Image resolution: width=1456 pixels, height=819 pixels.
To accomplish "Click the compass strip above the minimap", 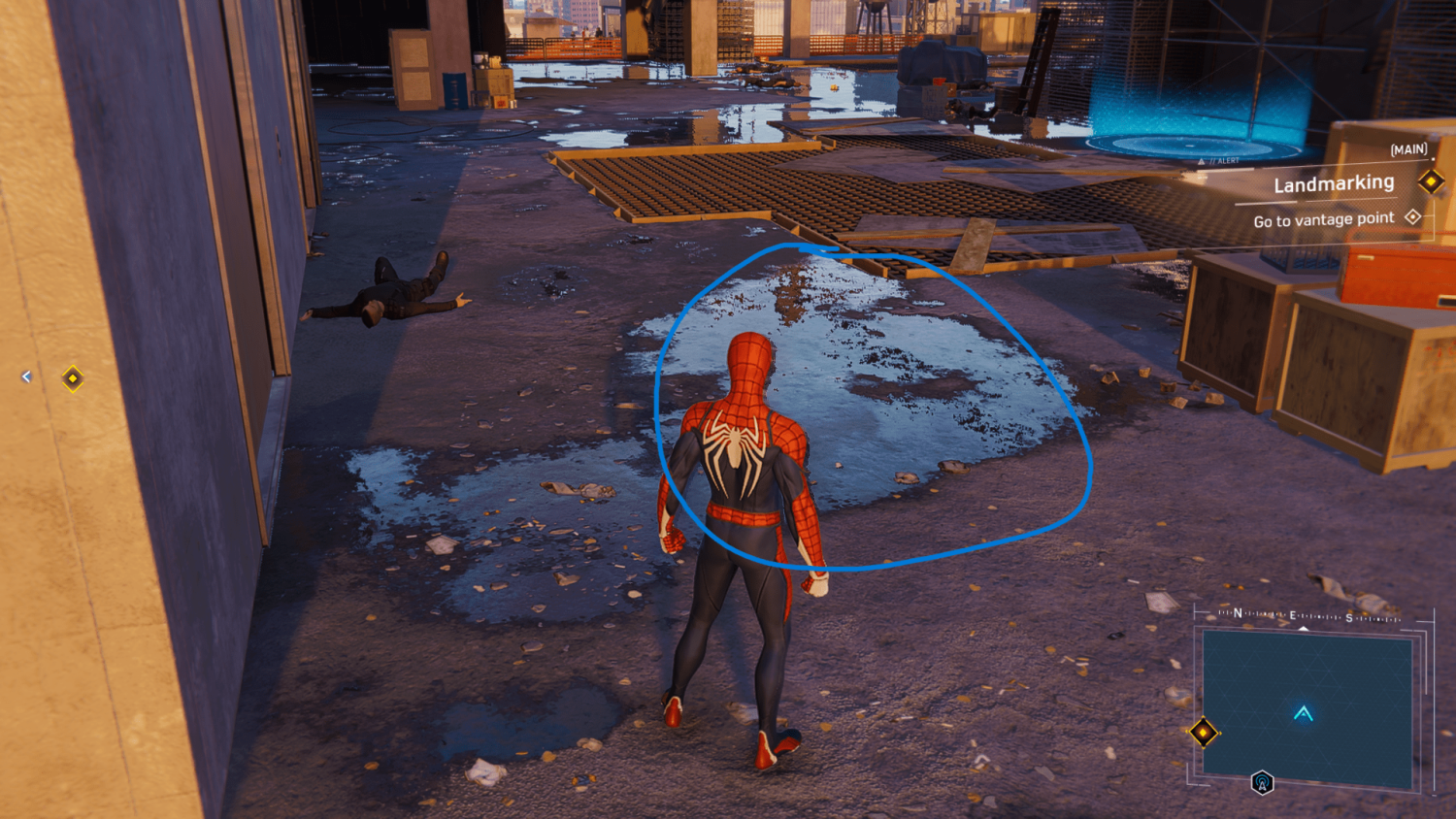I will (1307, 615).
